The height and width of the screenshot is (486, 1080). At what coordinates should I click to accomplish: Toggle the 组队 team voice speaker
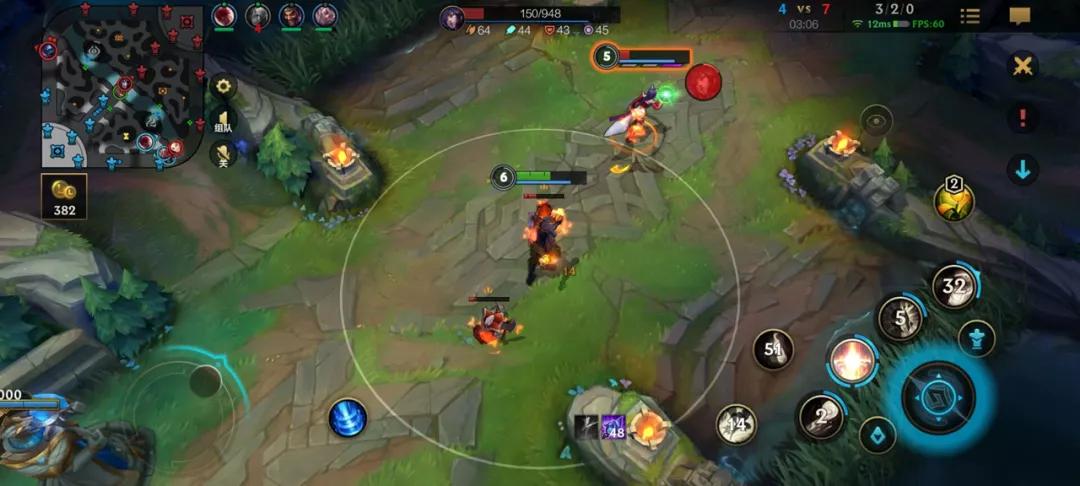(223, 121)
